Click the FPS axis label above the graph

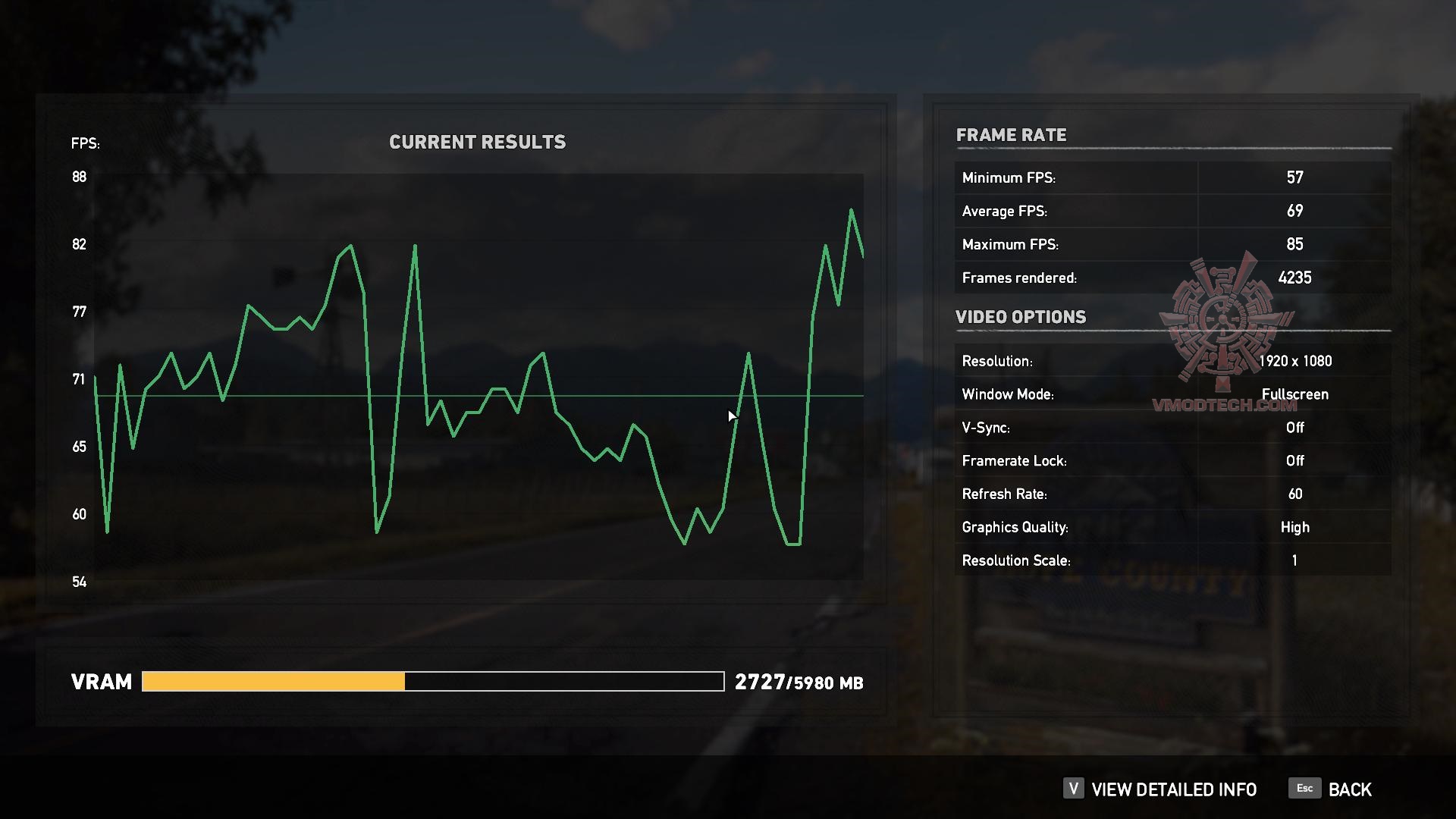[84, 143]
